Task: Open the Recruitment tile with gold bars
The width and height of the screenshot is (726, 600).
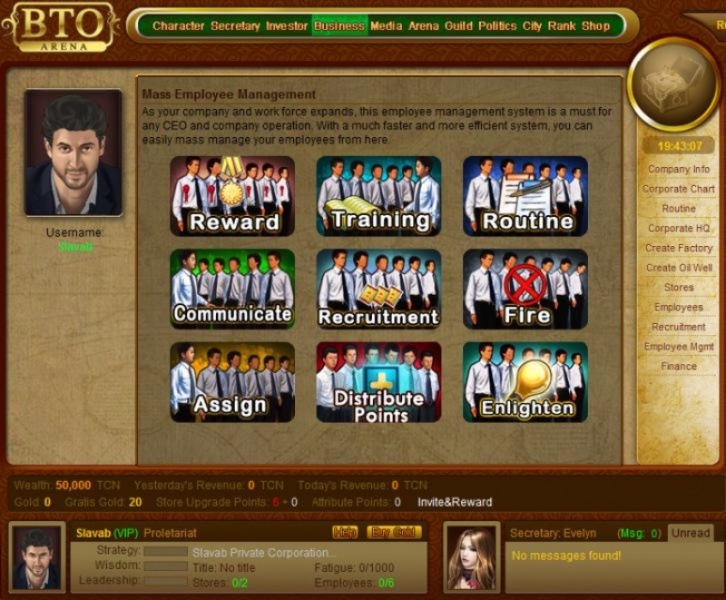Action: coord(378,290)
